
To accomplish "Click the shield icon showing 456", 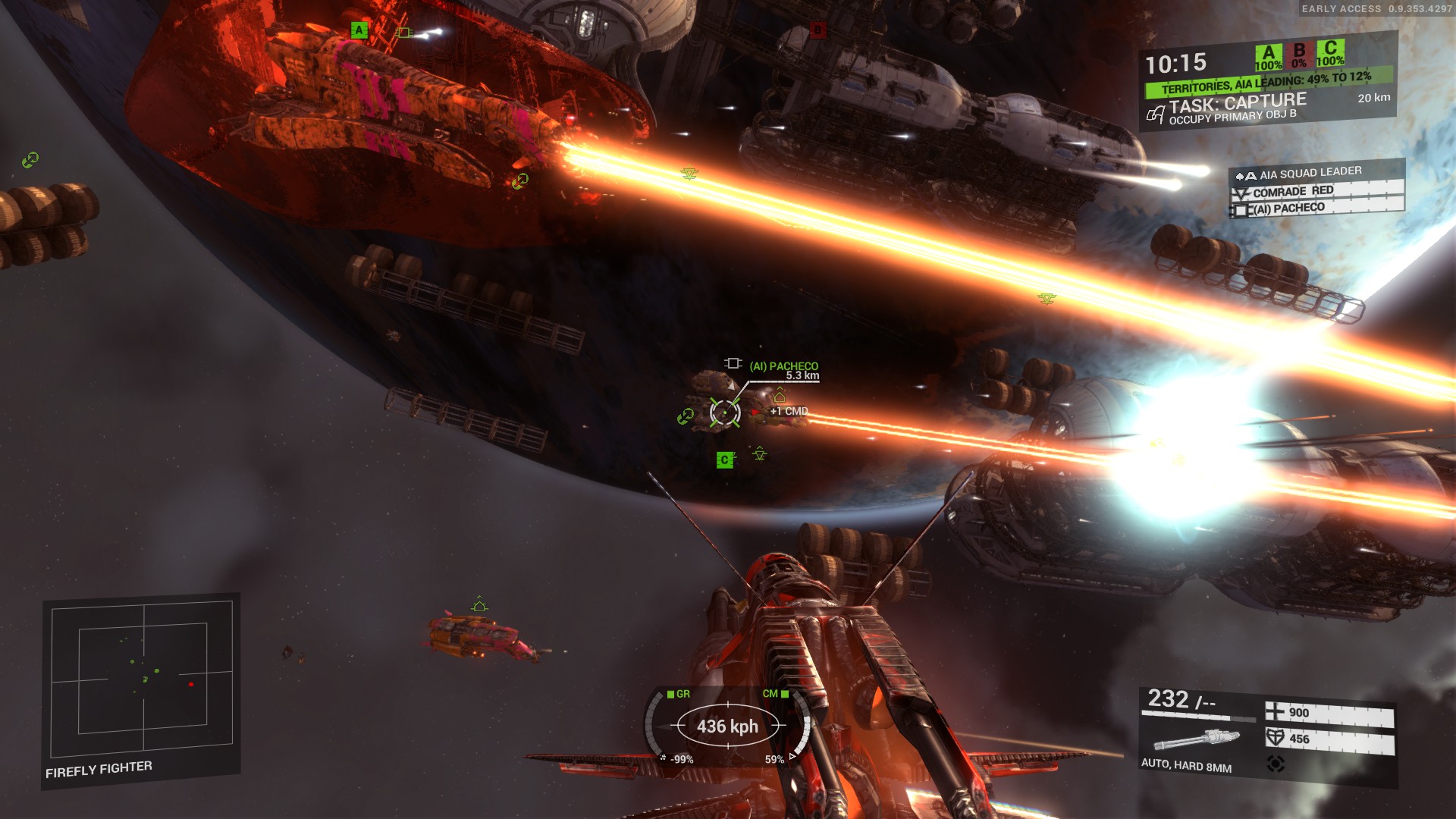I will 1275,739.
